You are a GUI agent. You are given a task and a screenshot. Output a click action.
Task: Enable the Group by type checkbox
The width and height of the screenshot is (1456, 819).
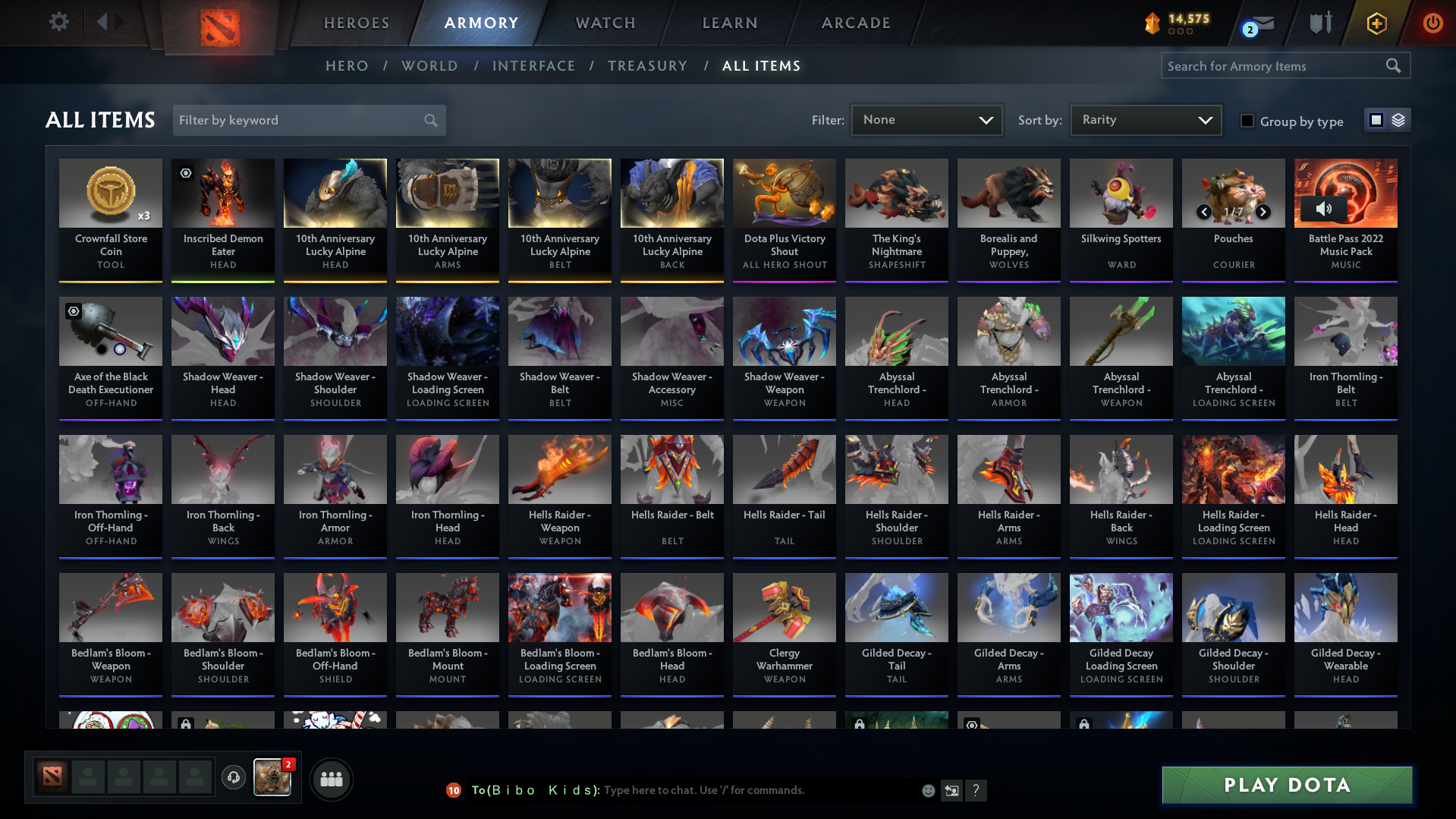(x=1247, y=121)
